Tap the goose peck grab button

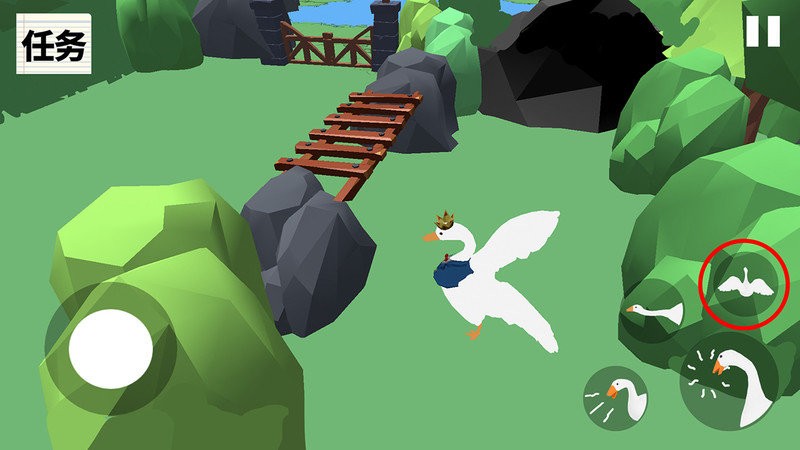click(x=616, y=398)
